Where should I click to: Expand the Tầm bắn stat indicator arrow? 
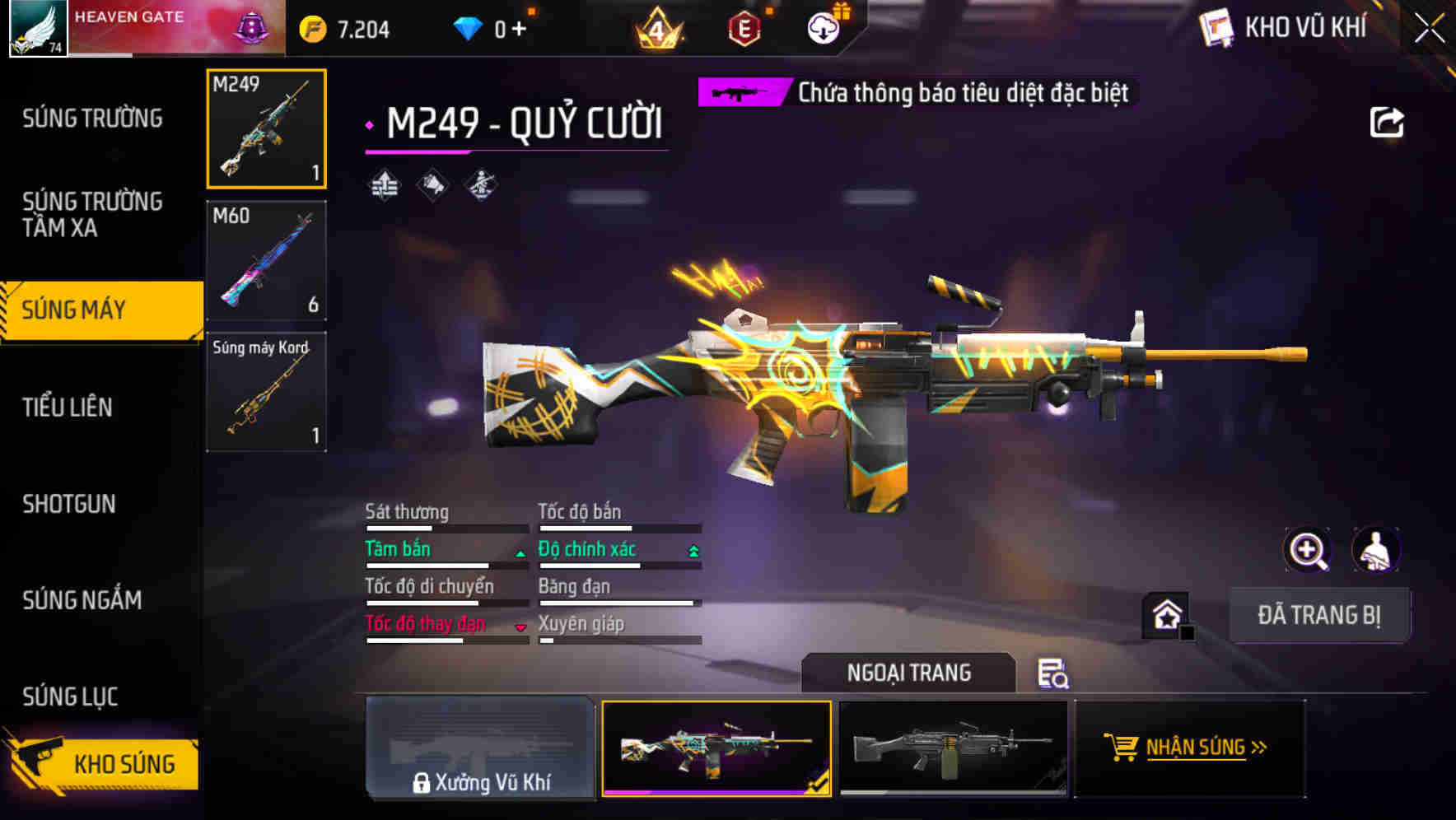[519, 553]
